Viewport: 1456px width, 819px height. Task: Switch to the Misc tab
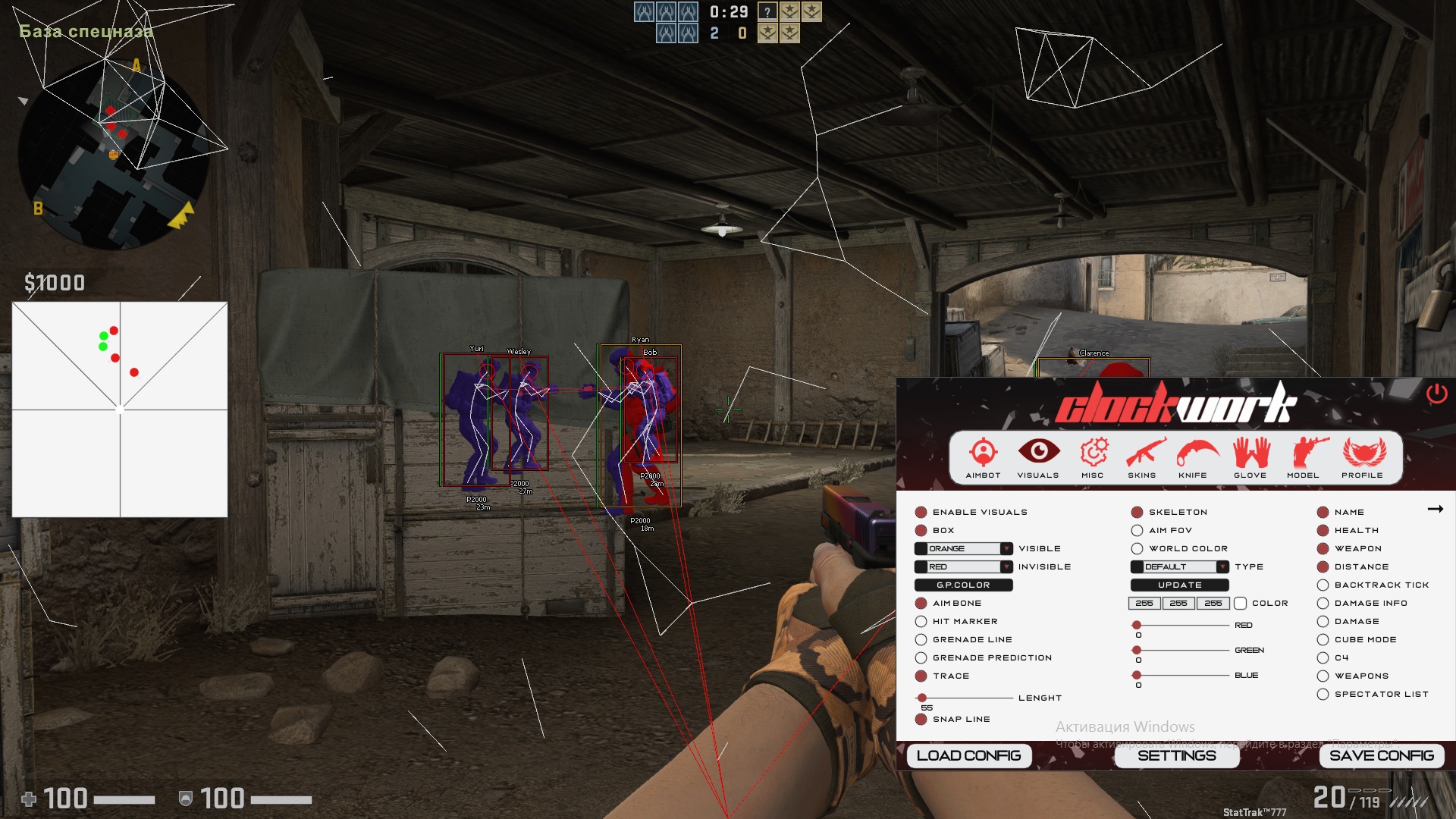[x=1093, y=457]
